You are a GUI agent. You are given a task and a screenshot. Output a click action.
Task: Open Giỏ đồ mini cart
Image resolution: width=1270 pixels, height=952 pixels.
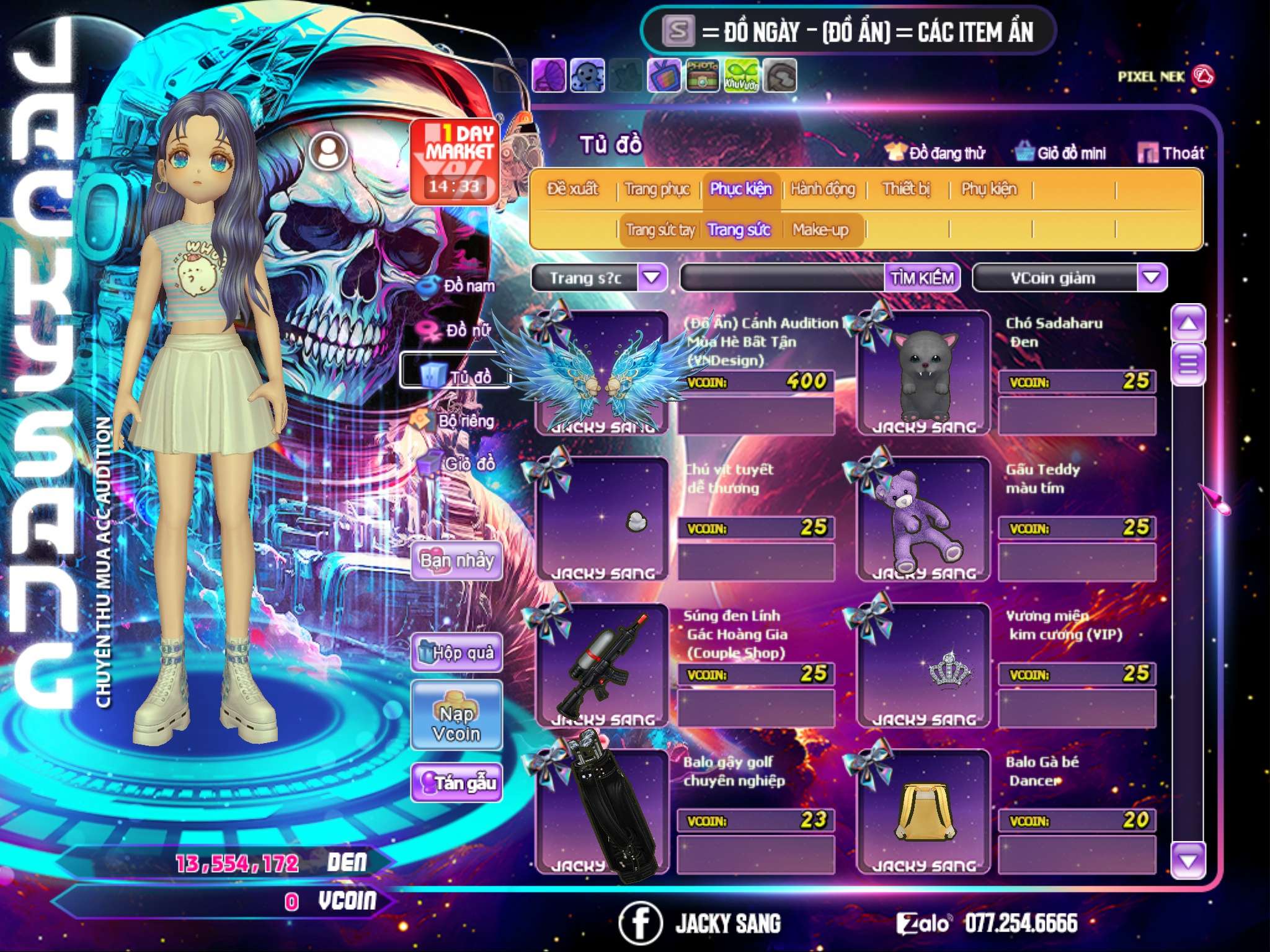[x=1061, y=153]
